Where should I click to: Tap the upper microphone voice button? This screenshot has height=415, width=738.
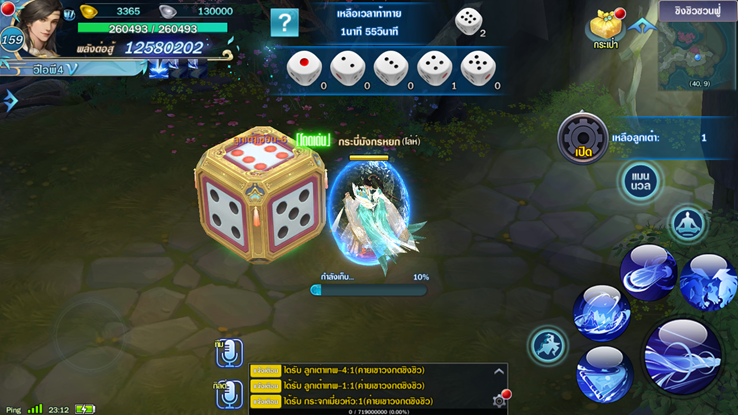click(x=230, y=353)
